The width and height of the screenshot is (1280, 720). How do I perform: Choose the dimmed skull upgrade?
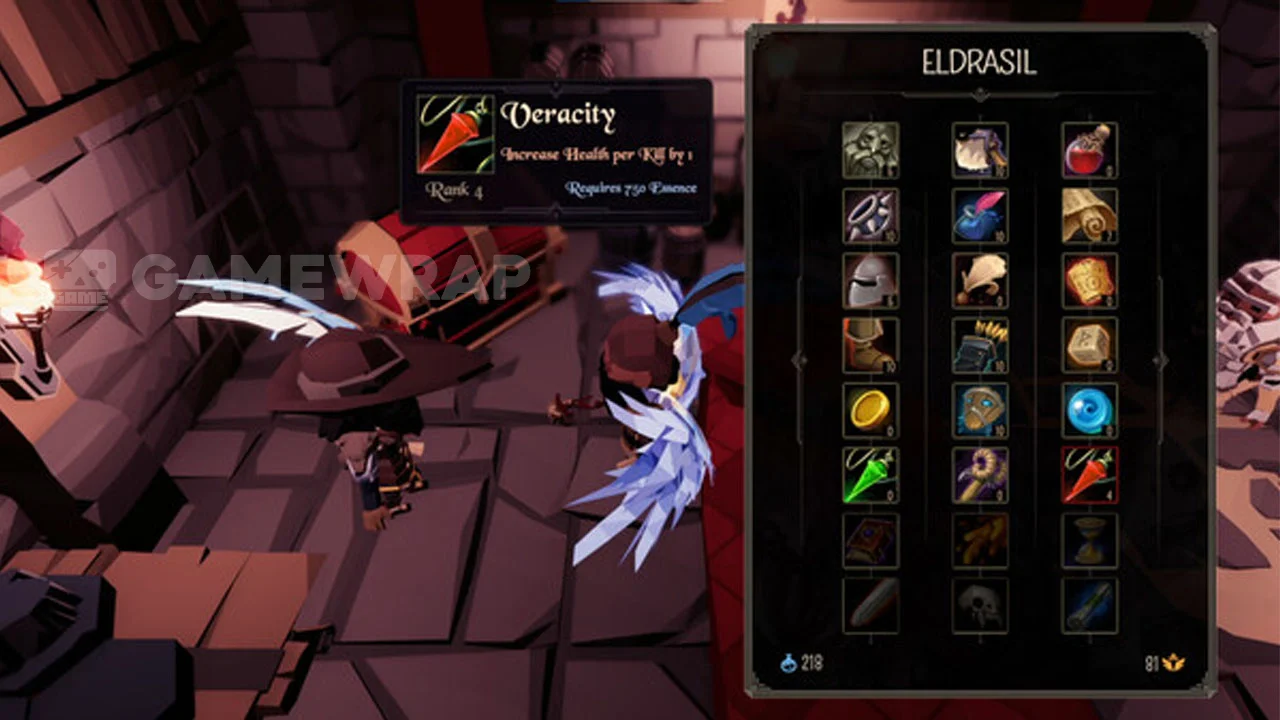point(980,605)
